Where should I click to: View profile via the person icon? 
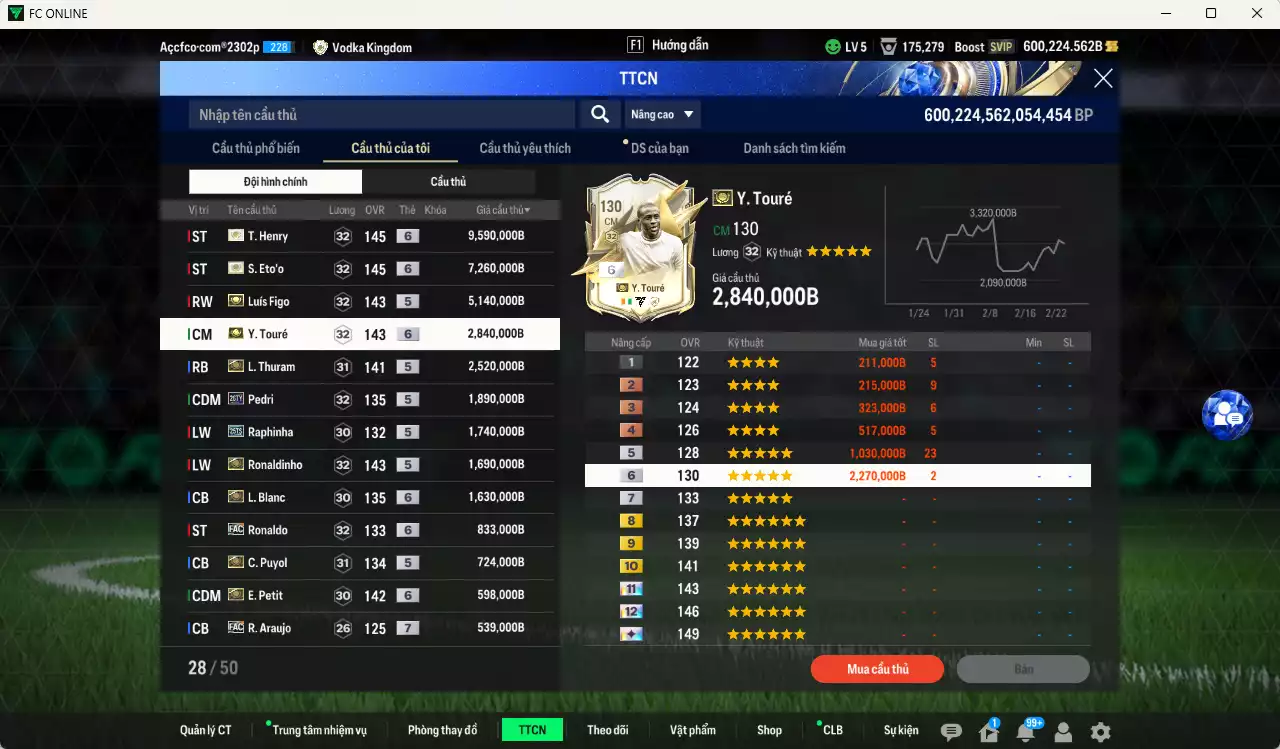(x=1062, y=733)
